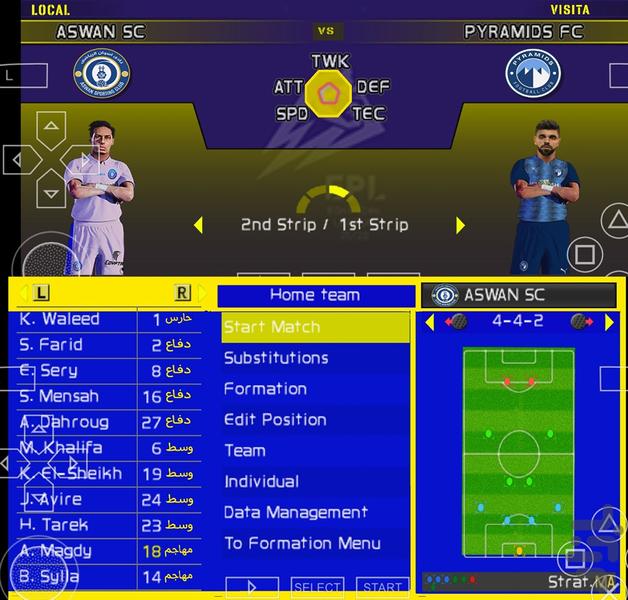Open the Individual settings entry

pos(315,482)
